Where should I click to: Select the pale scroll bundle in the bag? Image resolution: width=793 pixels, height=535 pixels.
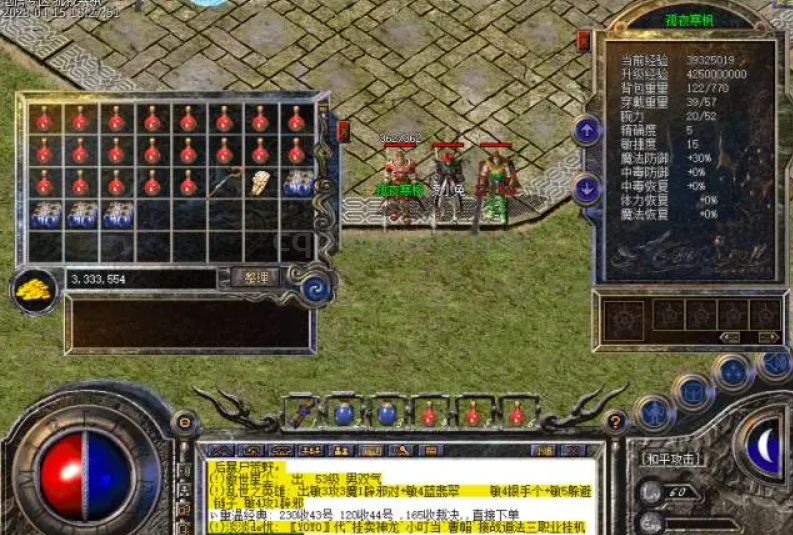260,182
